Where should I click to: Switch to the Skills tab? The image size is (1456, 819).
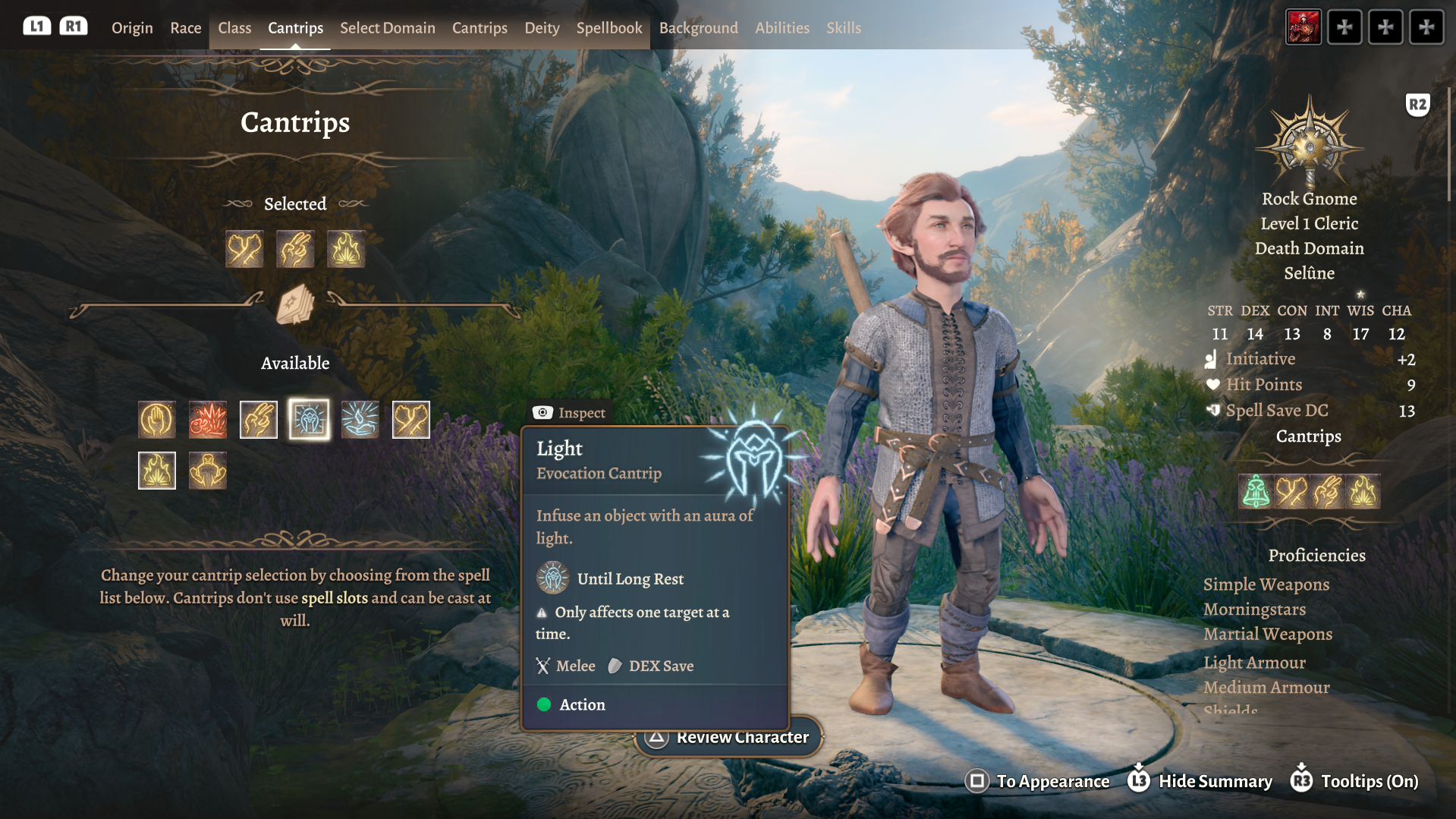[843, 28]
